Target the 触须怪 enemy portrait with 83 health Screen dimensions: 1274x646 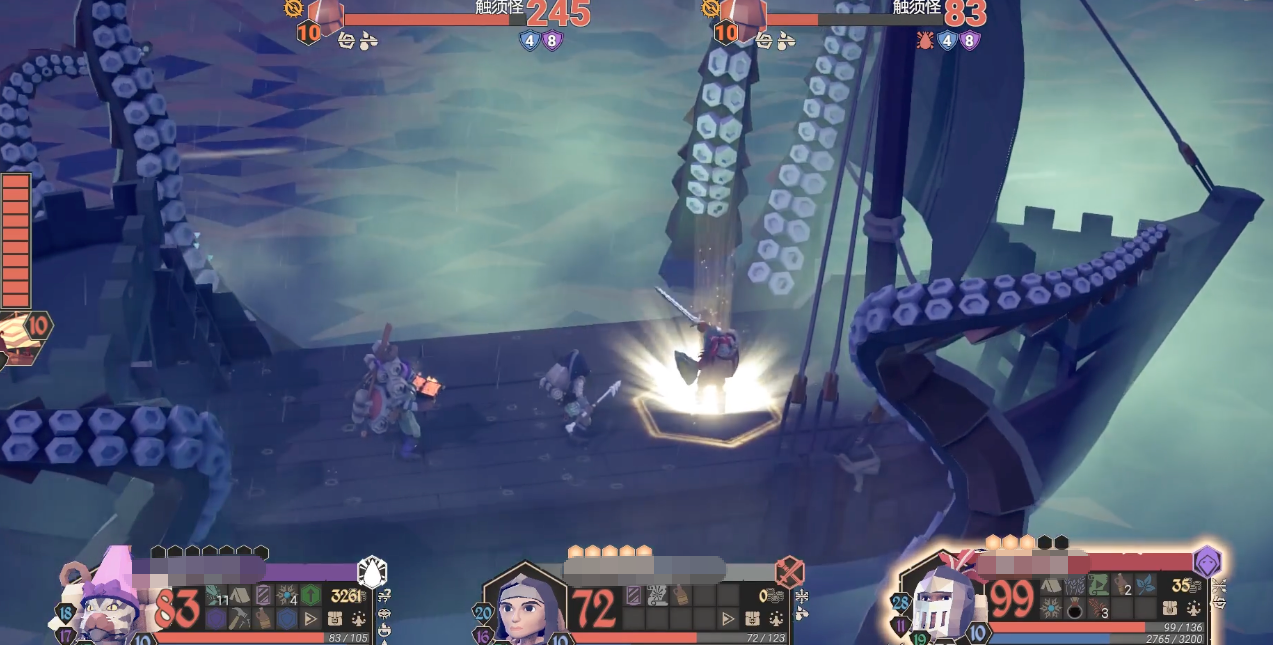tap(744, 16)
